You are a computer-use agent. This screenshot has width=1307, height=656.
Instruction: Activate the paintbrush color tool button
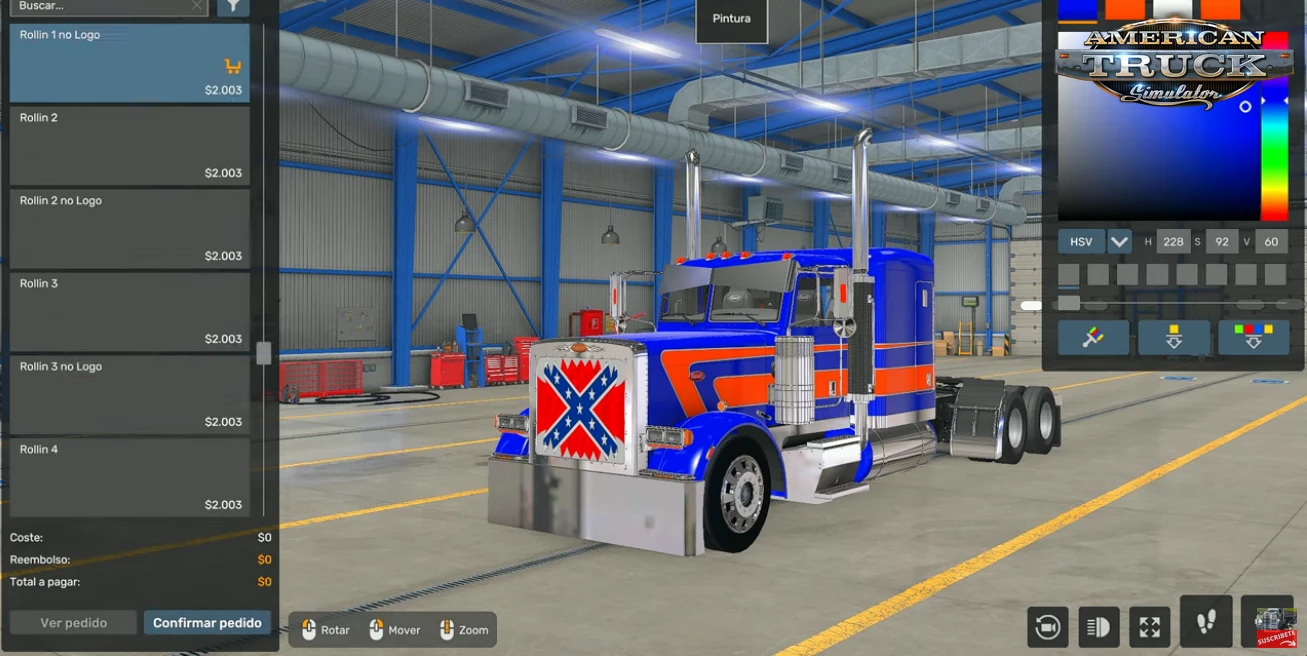(x=1093, y=338)
